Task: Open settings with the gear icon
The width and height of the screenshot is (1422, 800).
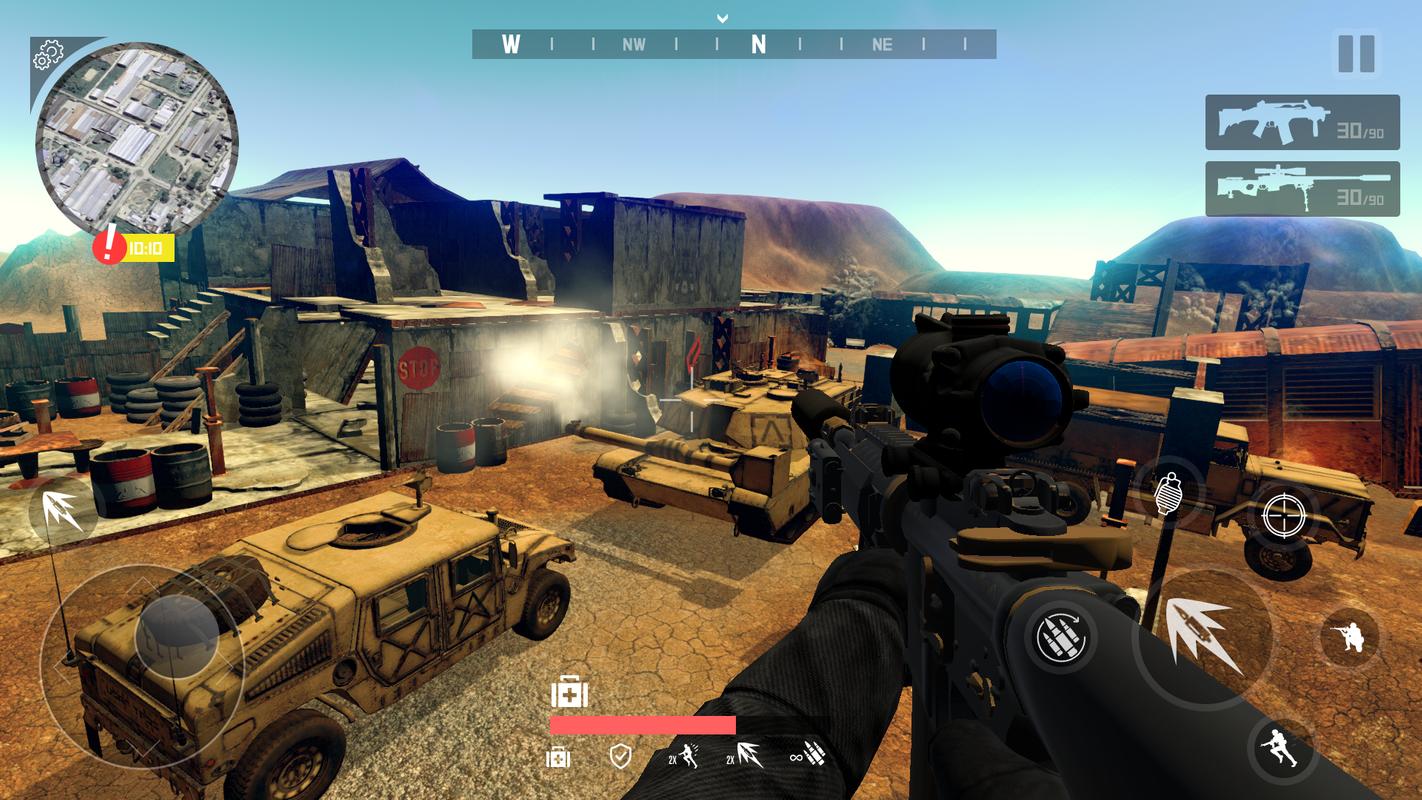Action: [x=48, y=57]
